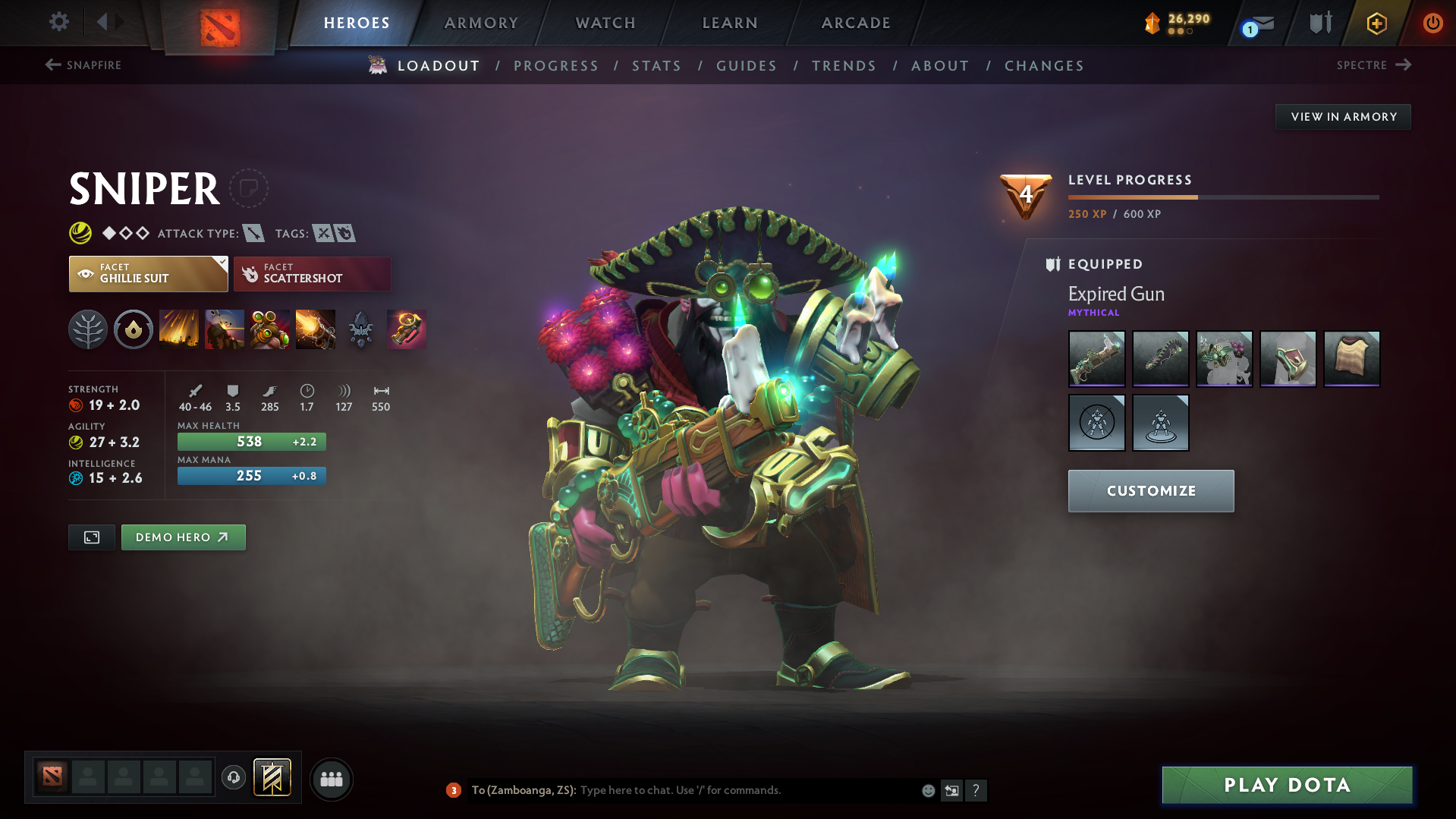This screenshot has width=1456, height=819.
Task: Click the Dota Plus hexagon icon
Action: (x=1376, y=23)
